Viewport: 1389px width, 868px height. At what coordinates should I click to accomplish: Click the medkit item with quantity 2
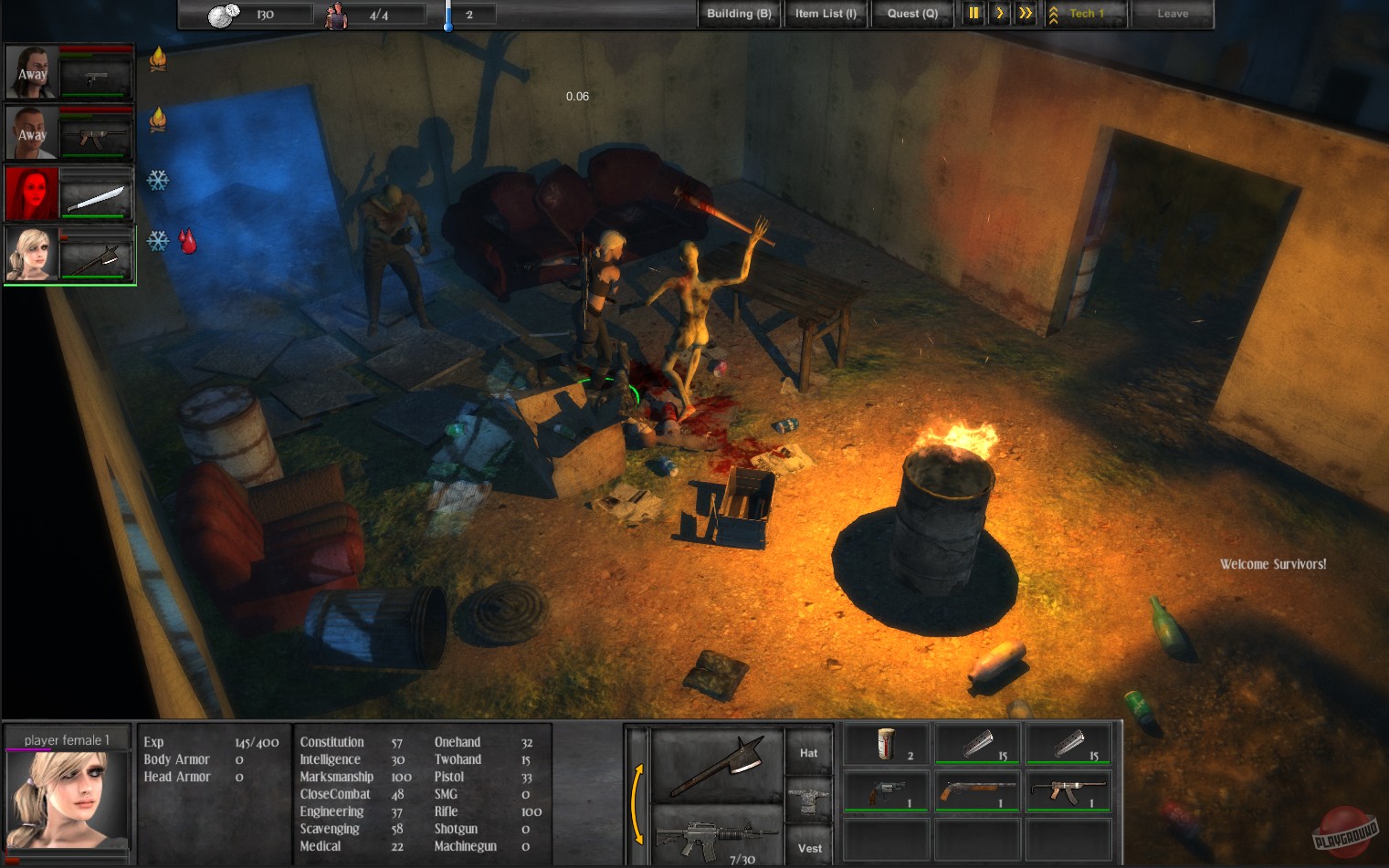point(884,743)
